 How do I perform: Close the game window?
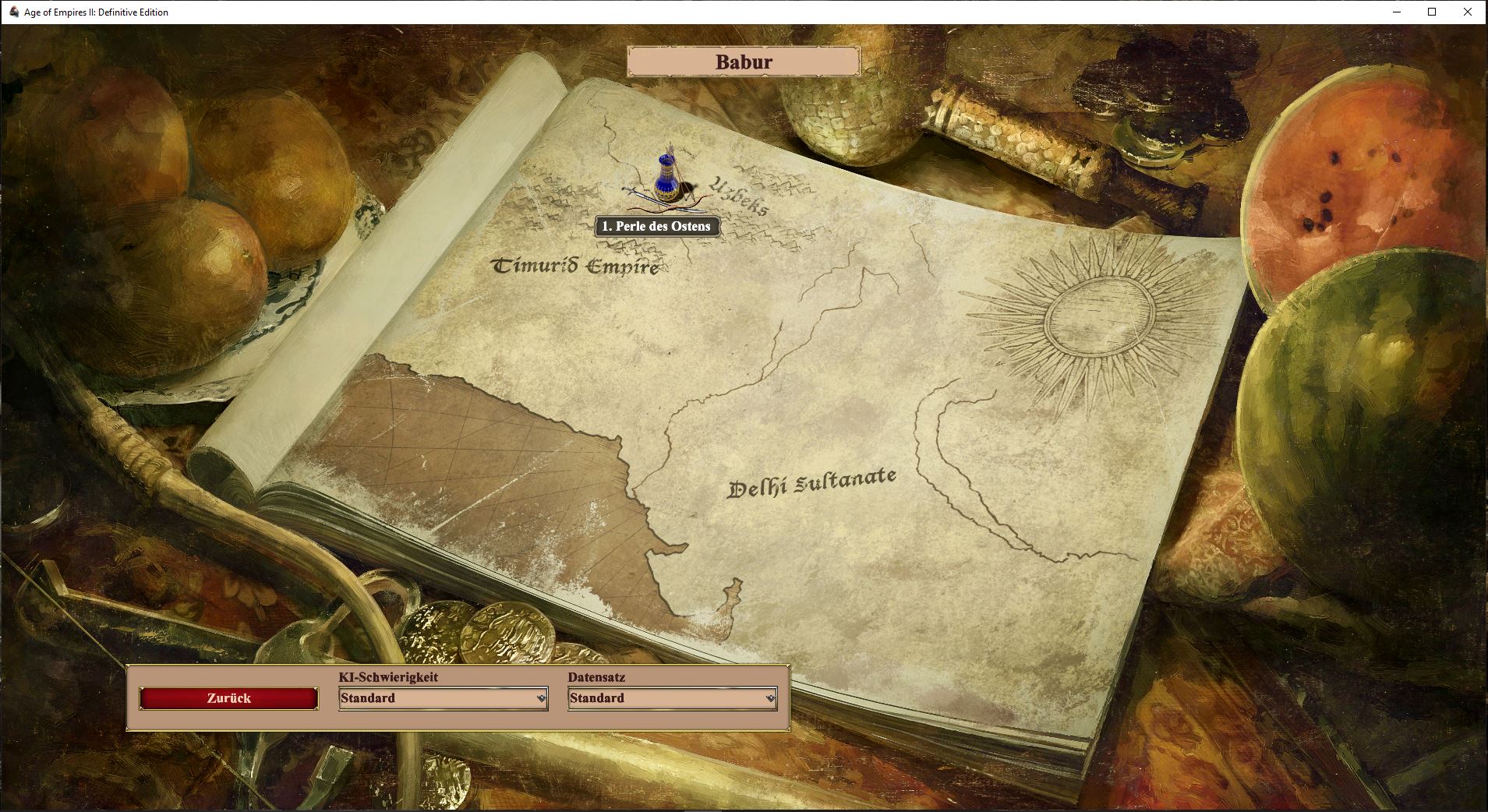[x=1469, y=12]
